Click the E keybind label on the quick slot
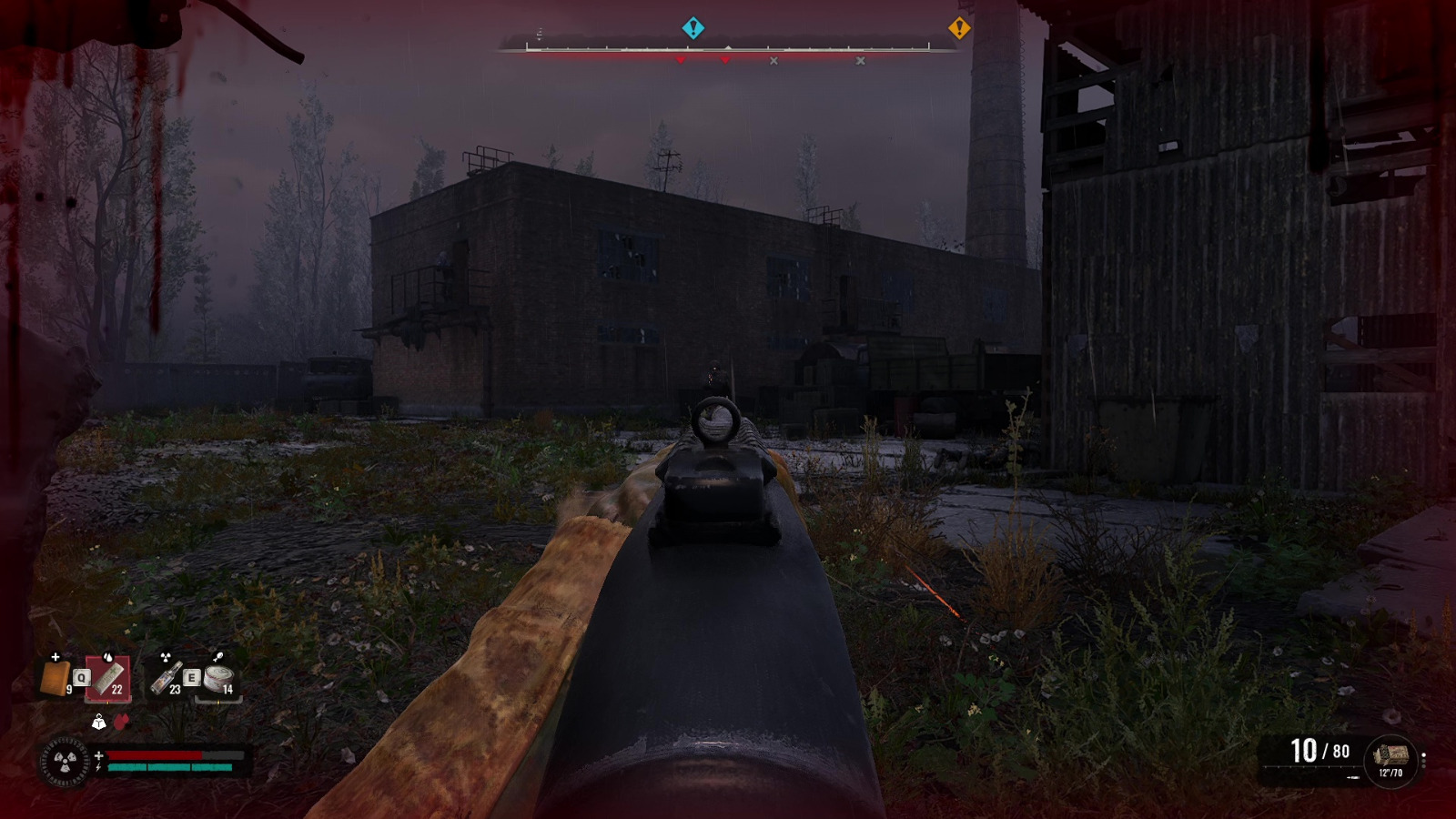 coord(191,677)
